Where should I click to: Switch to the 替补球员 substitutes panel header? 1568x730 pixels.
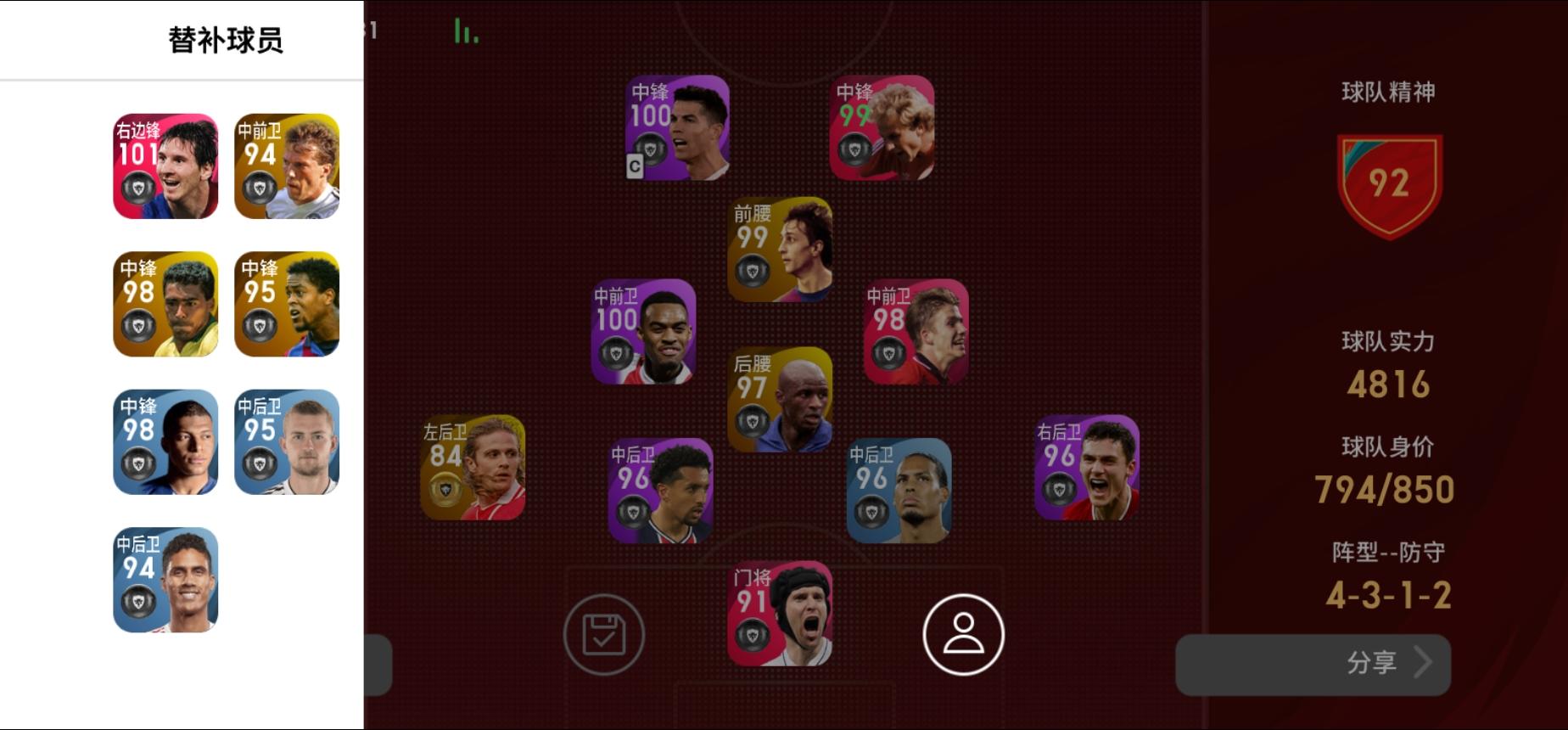pyautogui.click(x=225, y=37)
